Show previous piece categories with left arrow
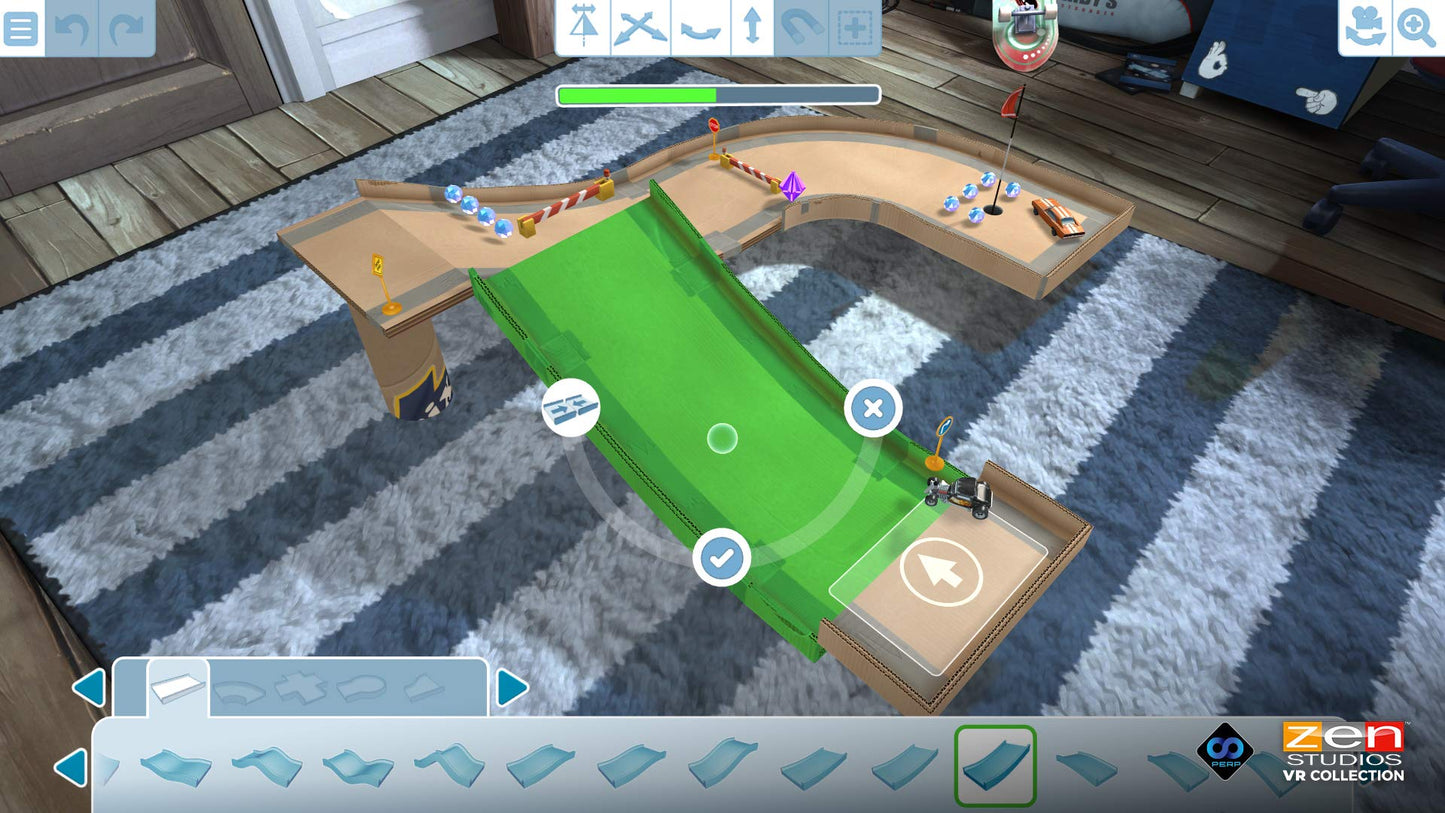1445x813 pixels. click(89, 688)
